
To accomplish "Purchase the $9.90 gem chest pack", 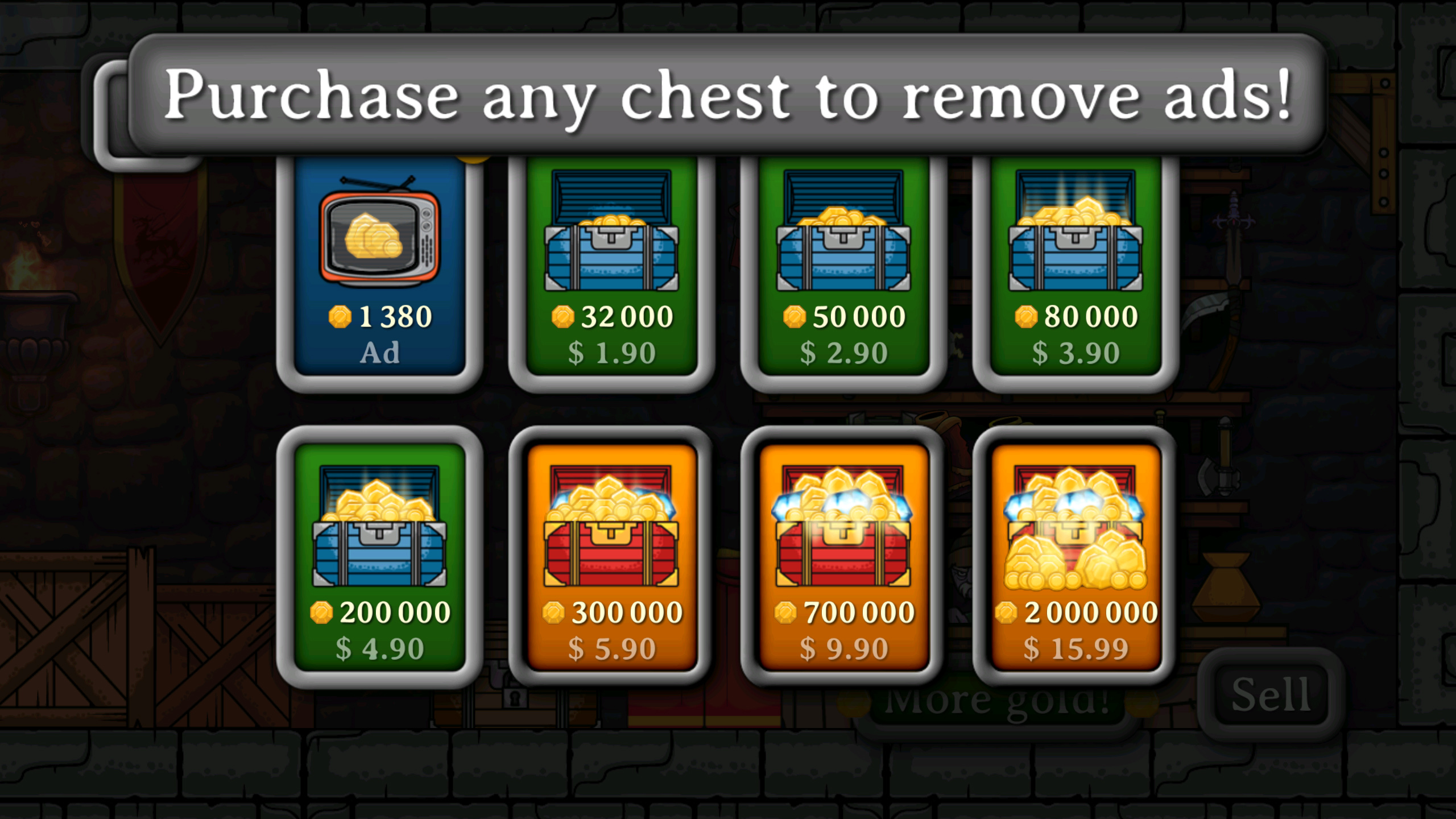I will 845,647.
